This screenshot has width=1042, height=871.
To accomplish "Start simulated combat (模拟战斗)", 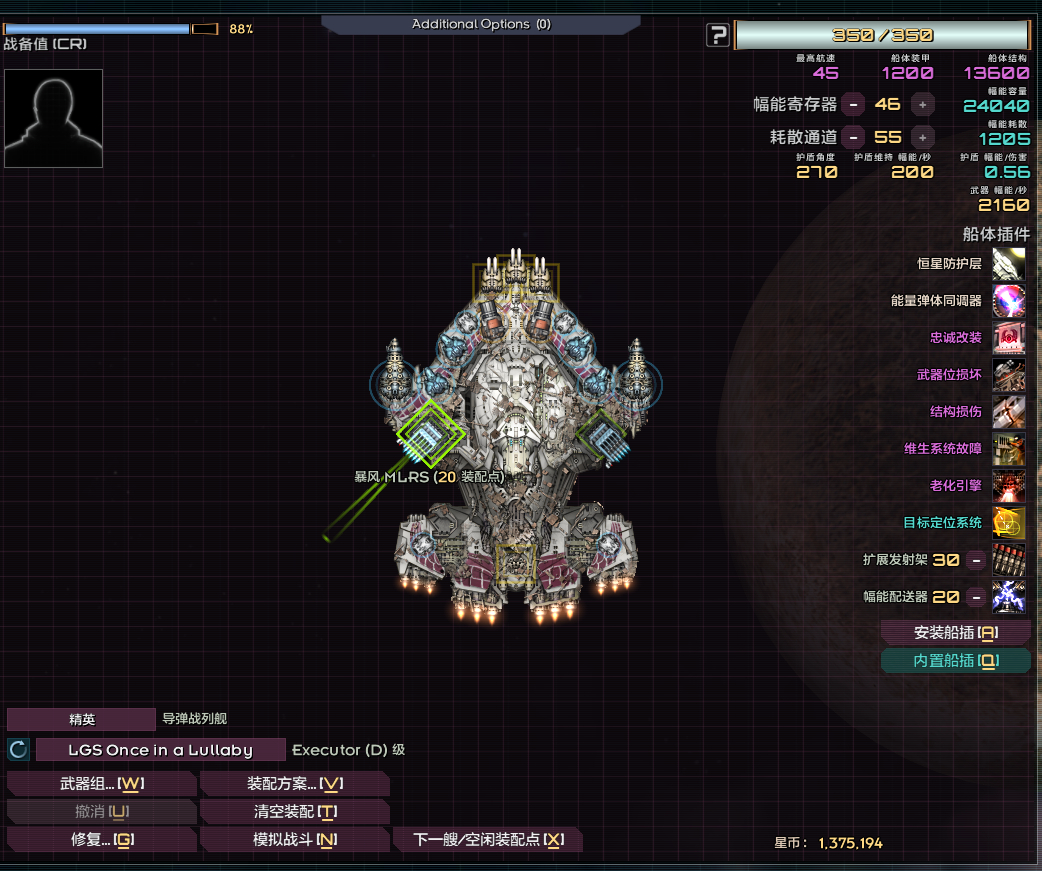I will pyautogui.click(x=294, y=840).
